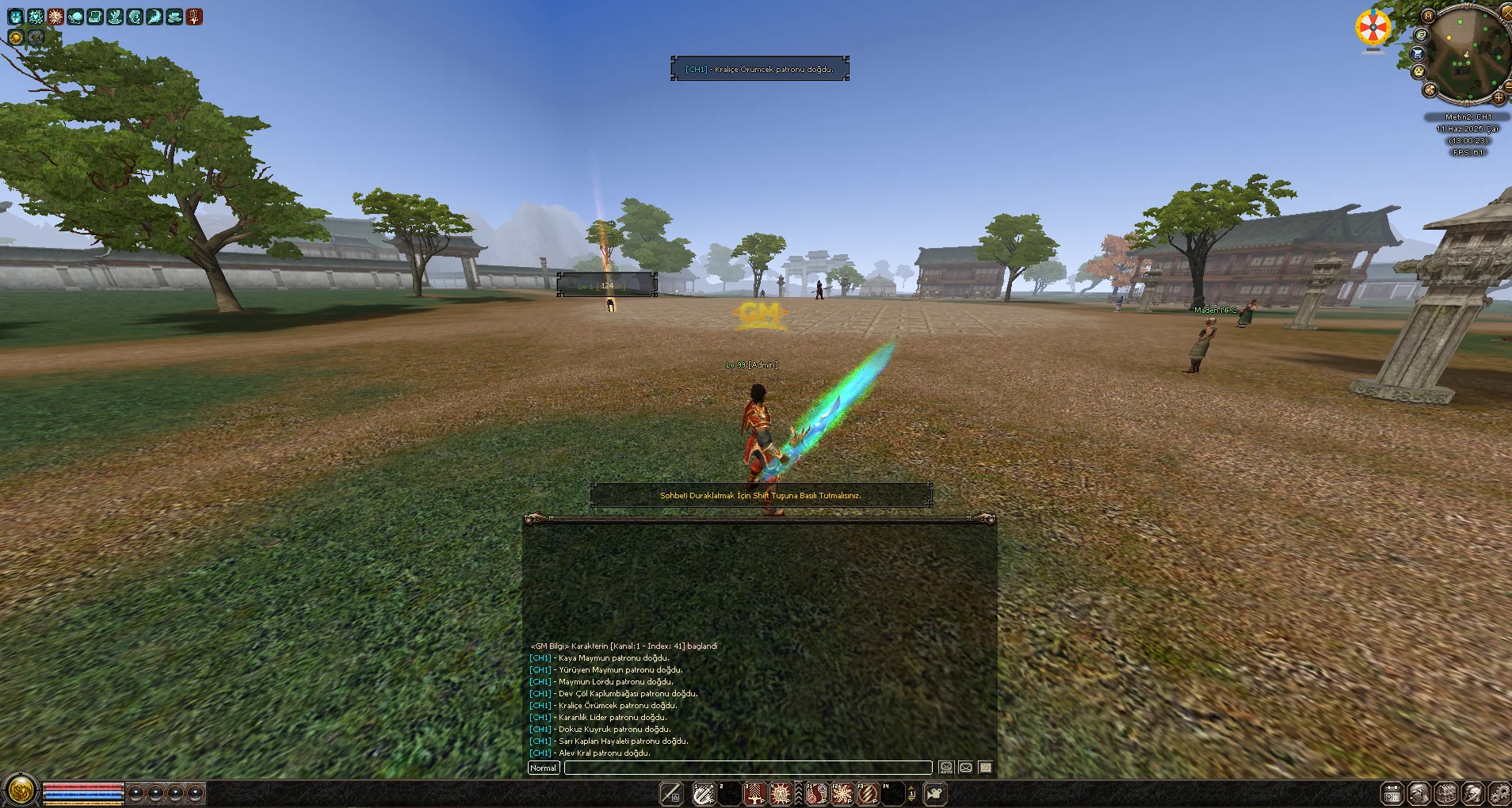Zoom in the minimap with the plus button

click(x=1499, y=97)
